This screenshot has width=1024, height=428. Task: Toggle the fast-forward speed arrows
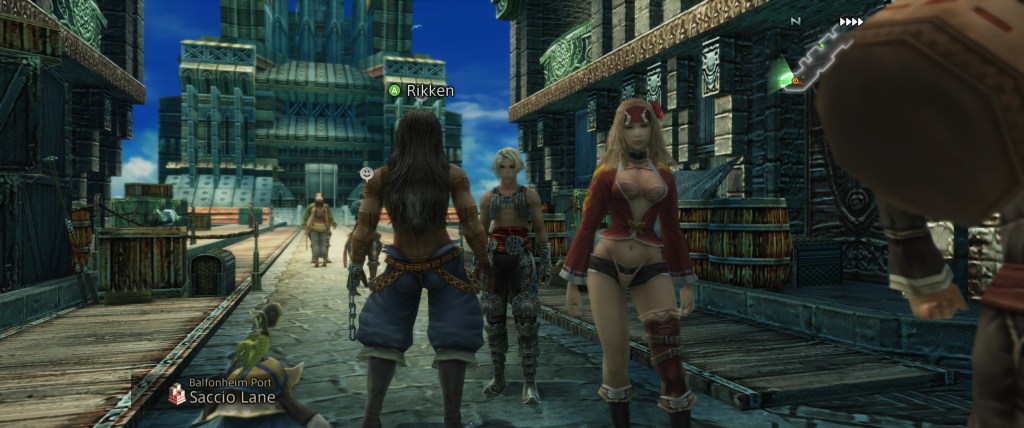851,21
